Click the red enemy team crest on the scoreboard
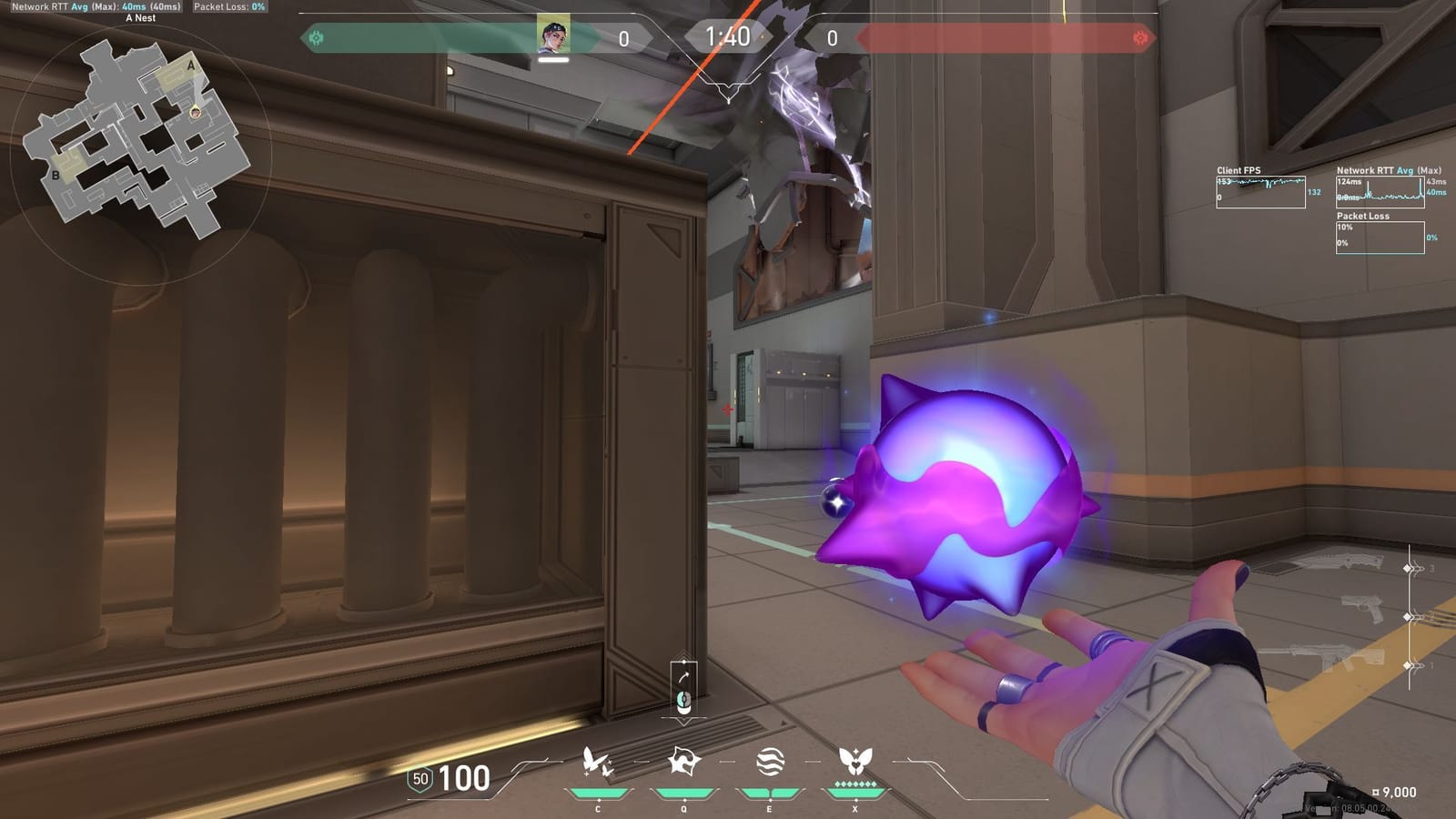Image resolution: width=1456 pixels, height=819 pixels. click(x=1138, y=36)
